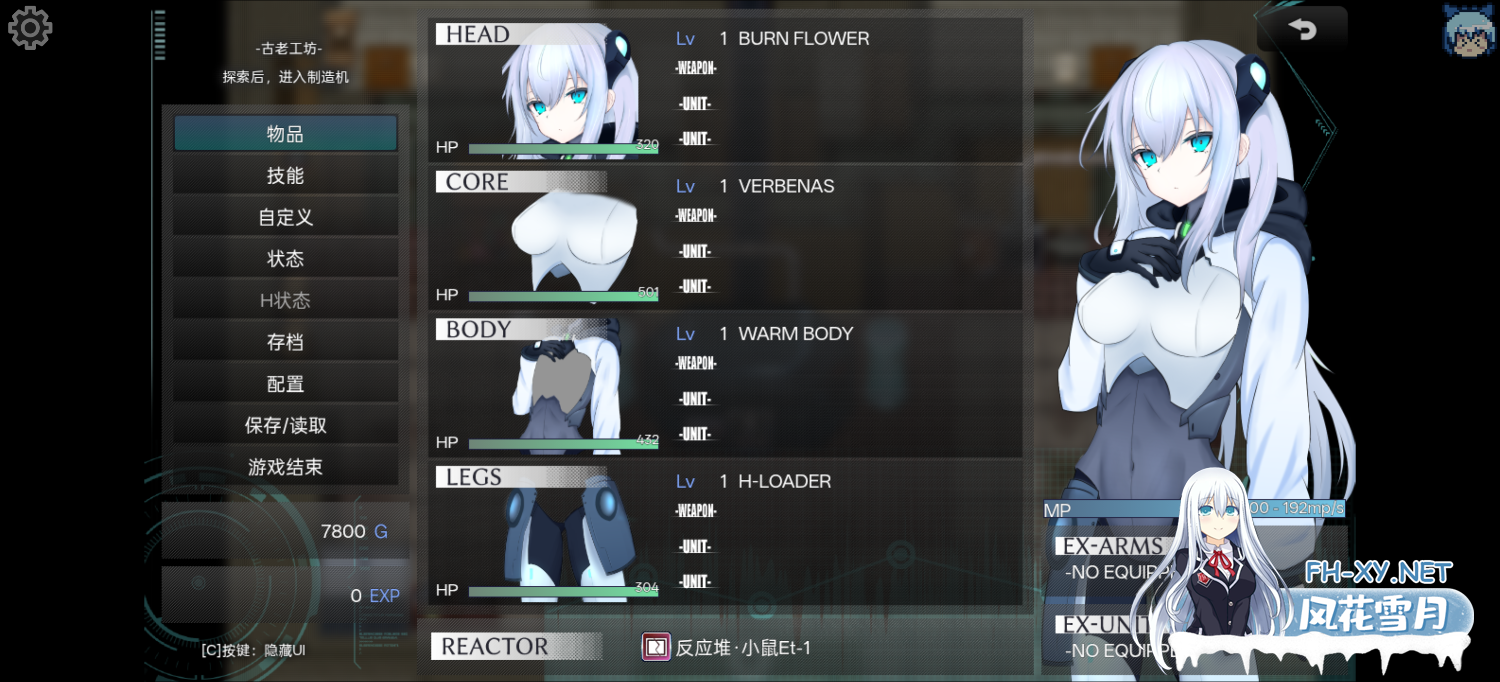This screenshot has height=682, width=1500.
Task: Open the 保存/读取 save and load menu
Action: point(285,426)
